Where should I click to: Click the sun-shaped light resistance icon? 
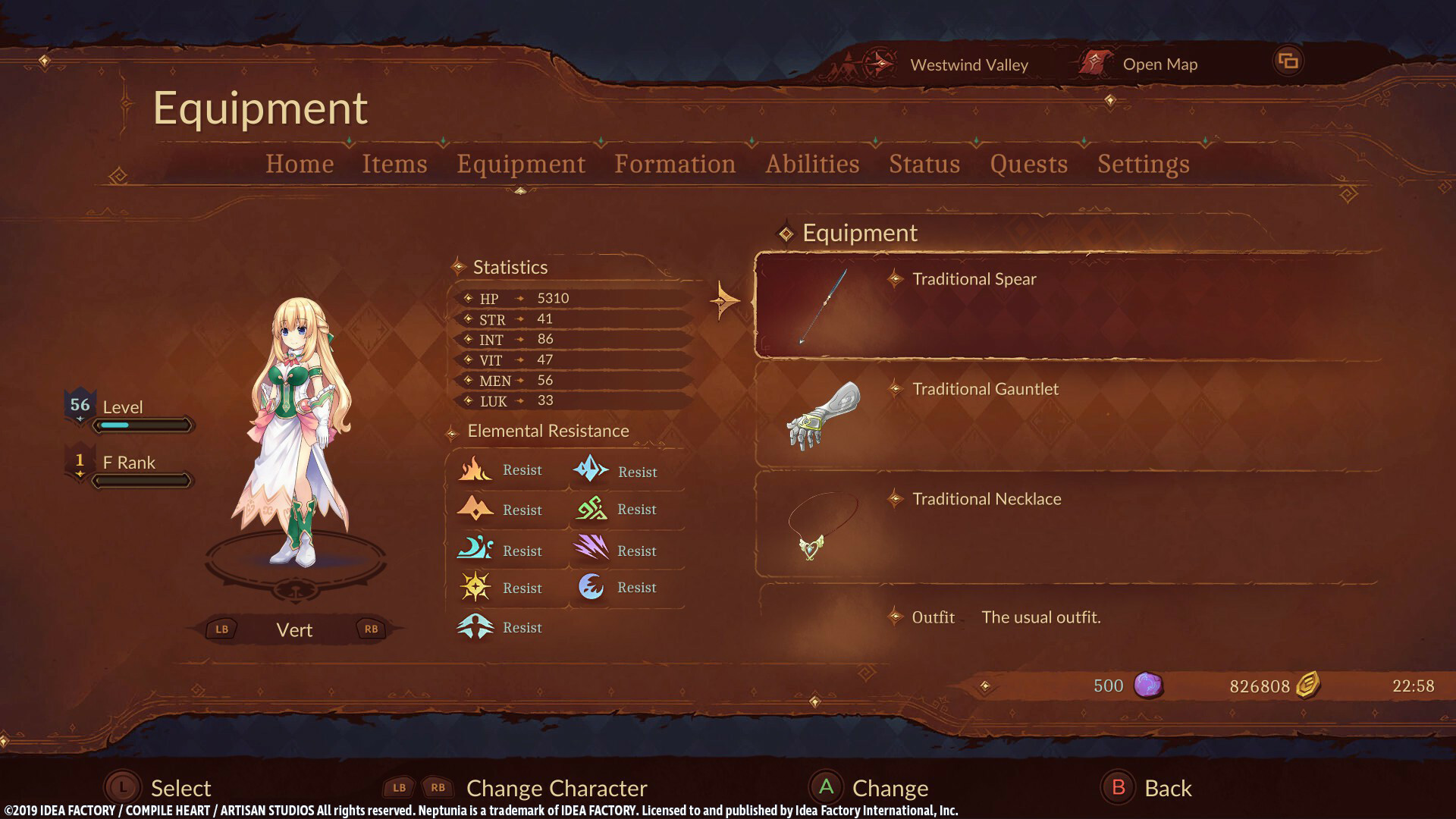tap(475, 587)
